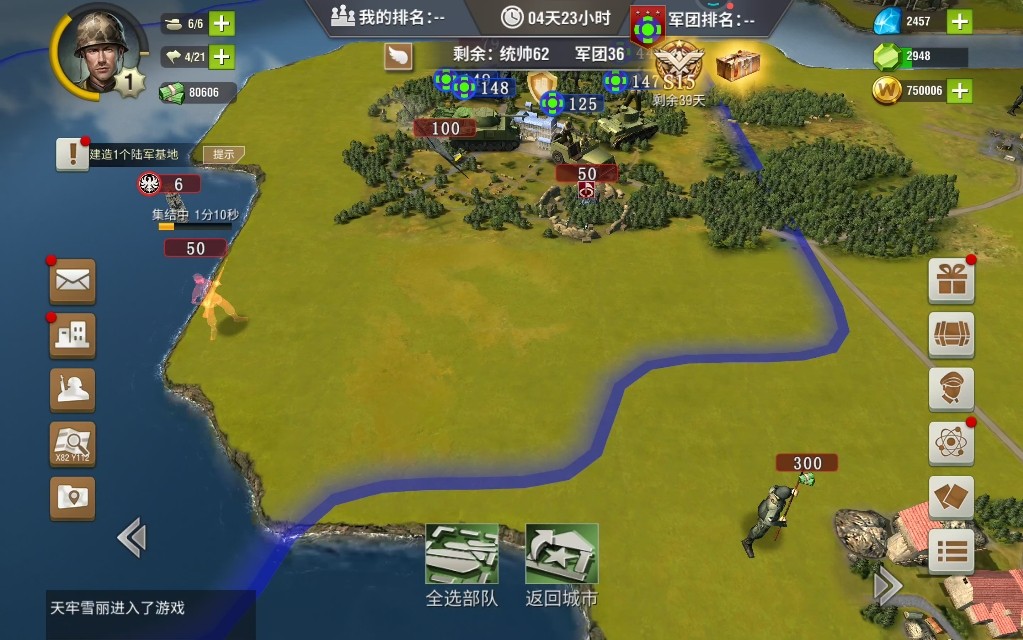Buy more blue diamonds

coord(958,21)
